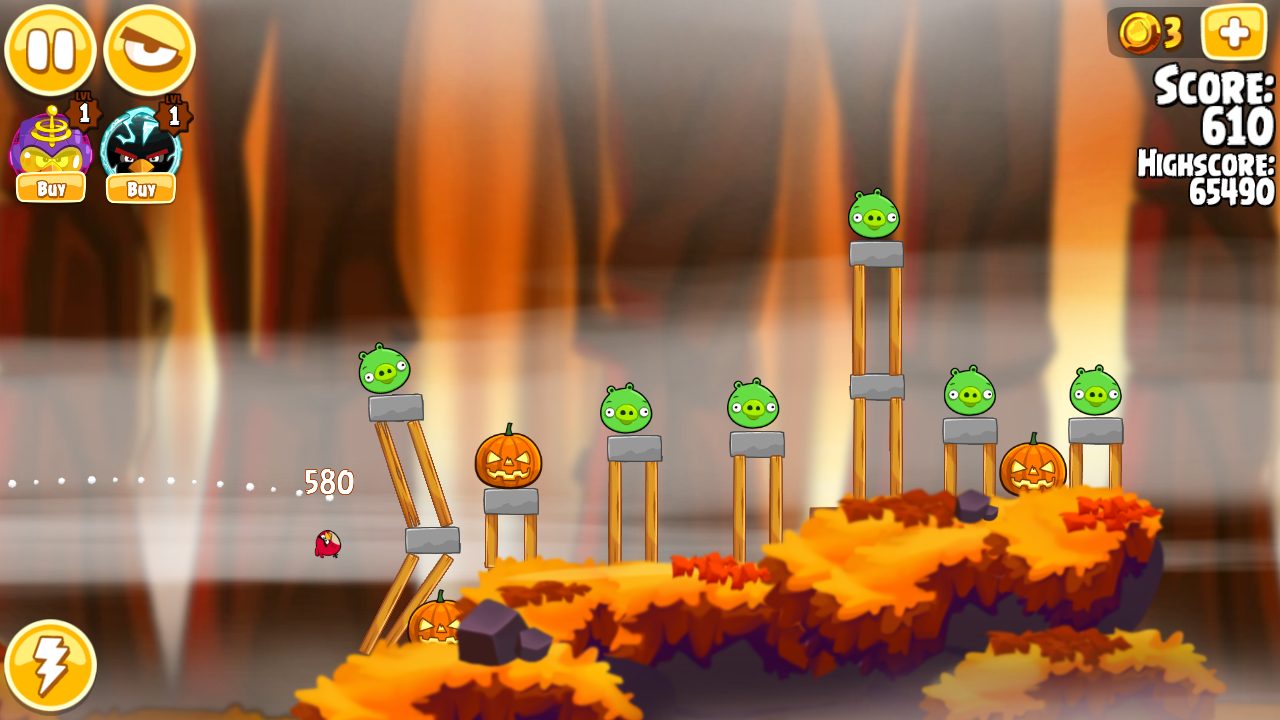This screenshot has height=720, width=1280.
Task: Tap the Mighty Eagle eye button
Action: [x=149, y=50]
